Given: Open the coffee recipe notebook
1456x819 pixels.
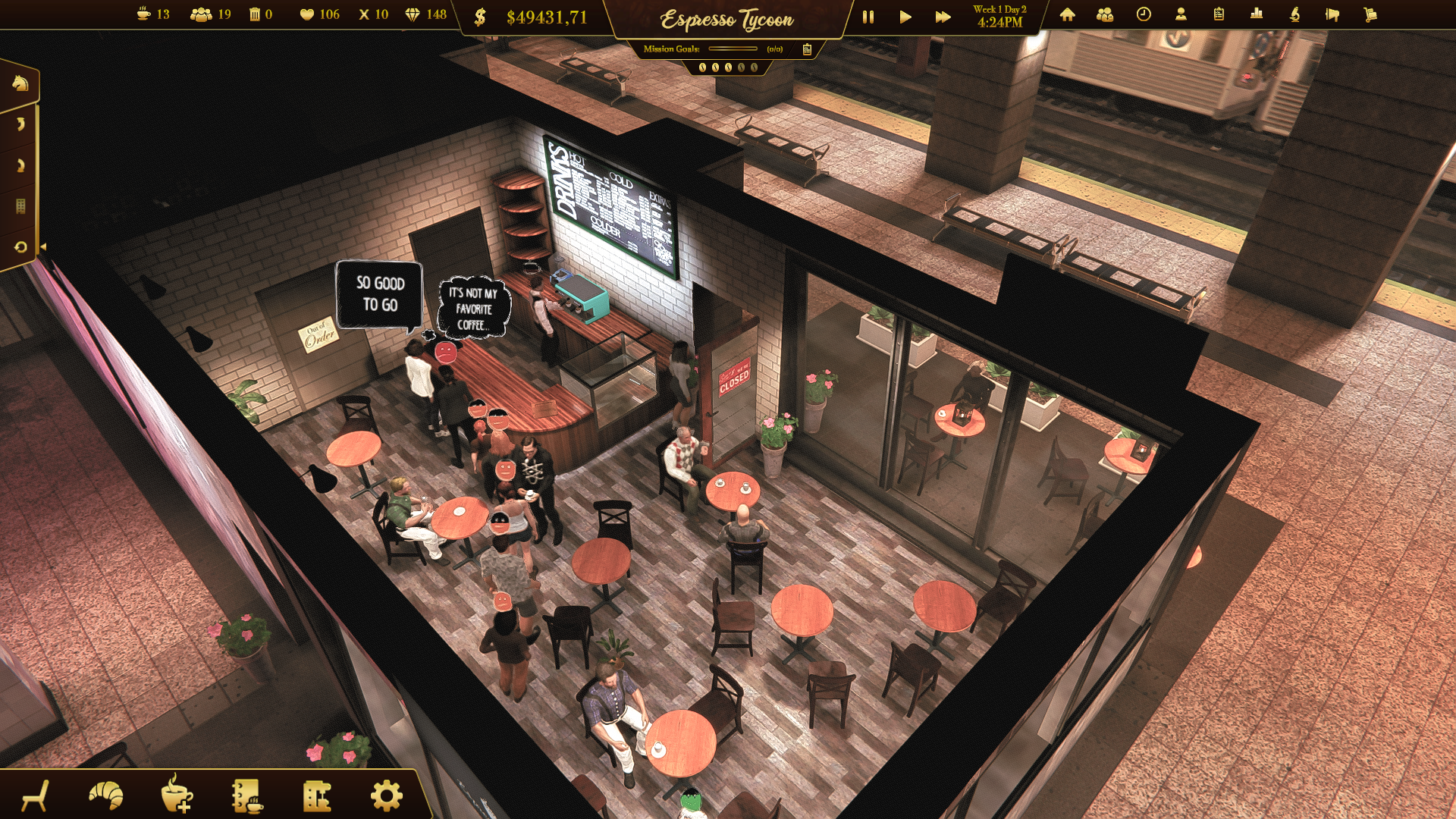Looking at the screenshot, I should pyautogui.click(x=247, y=795).
